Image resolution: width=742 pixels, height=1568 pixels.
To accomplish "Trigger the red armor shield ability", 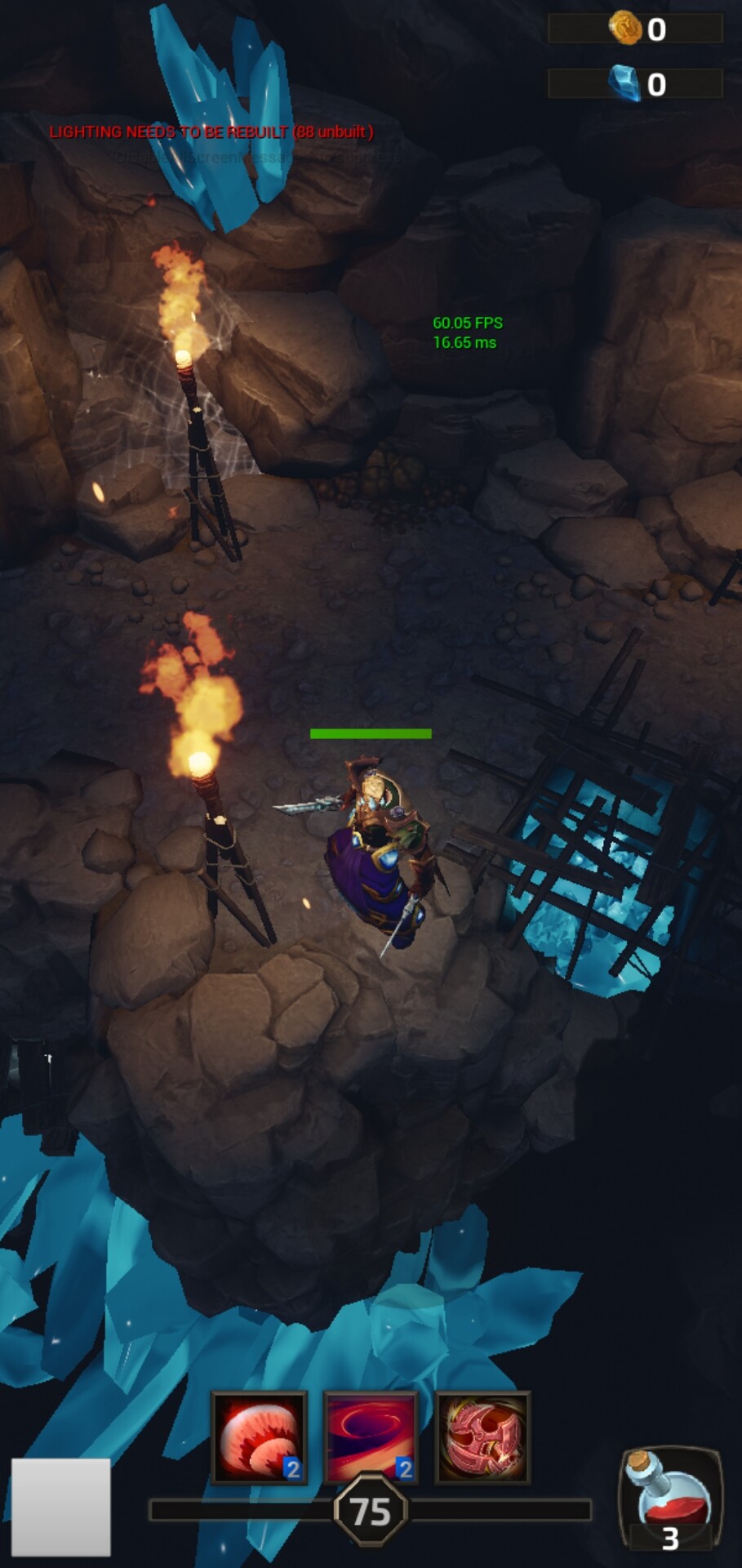I will [x=483, y=1437].
